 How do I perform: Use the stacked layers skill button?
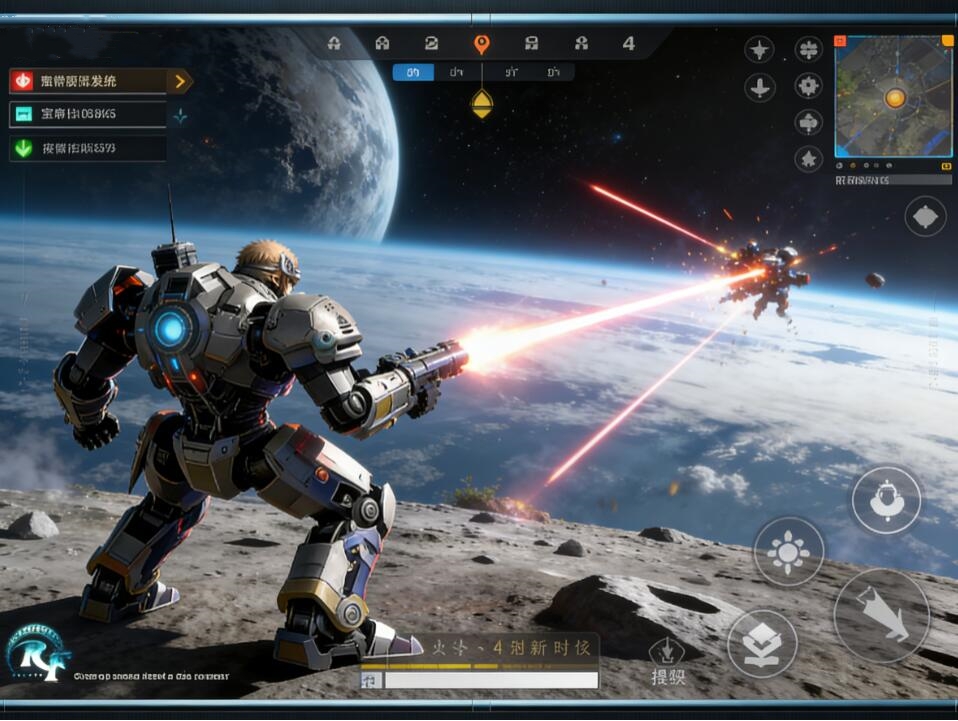click(x=762, y=643)
